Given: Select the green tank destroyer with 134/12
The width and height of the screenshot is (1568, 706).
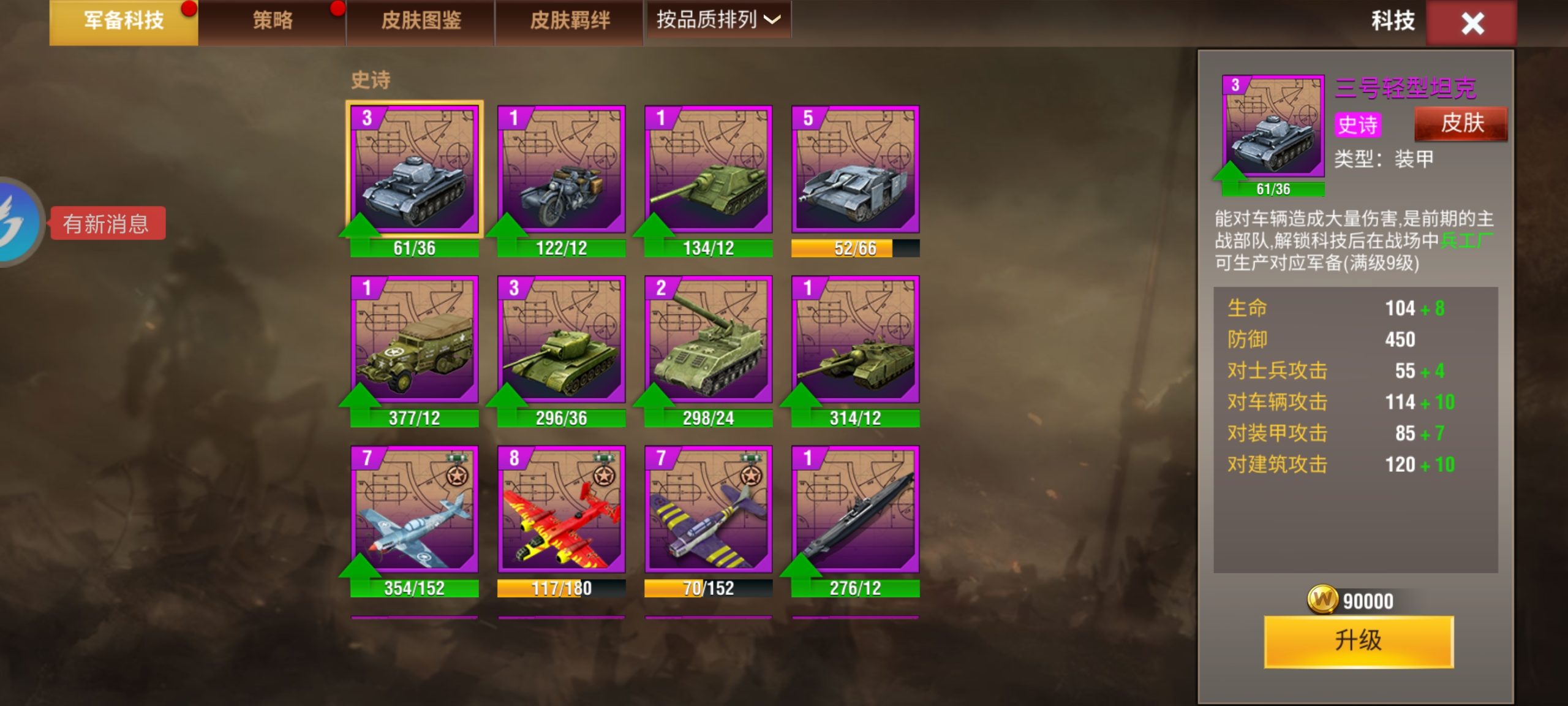Looking at the screenshot, I should pos(707,172).
